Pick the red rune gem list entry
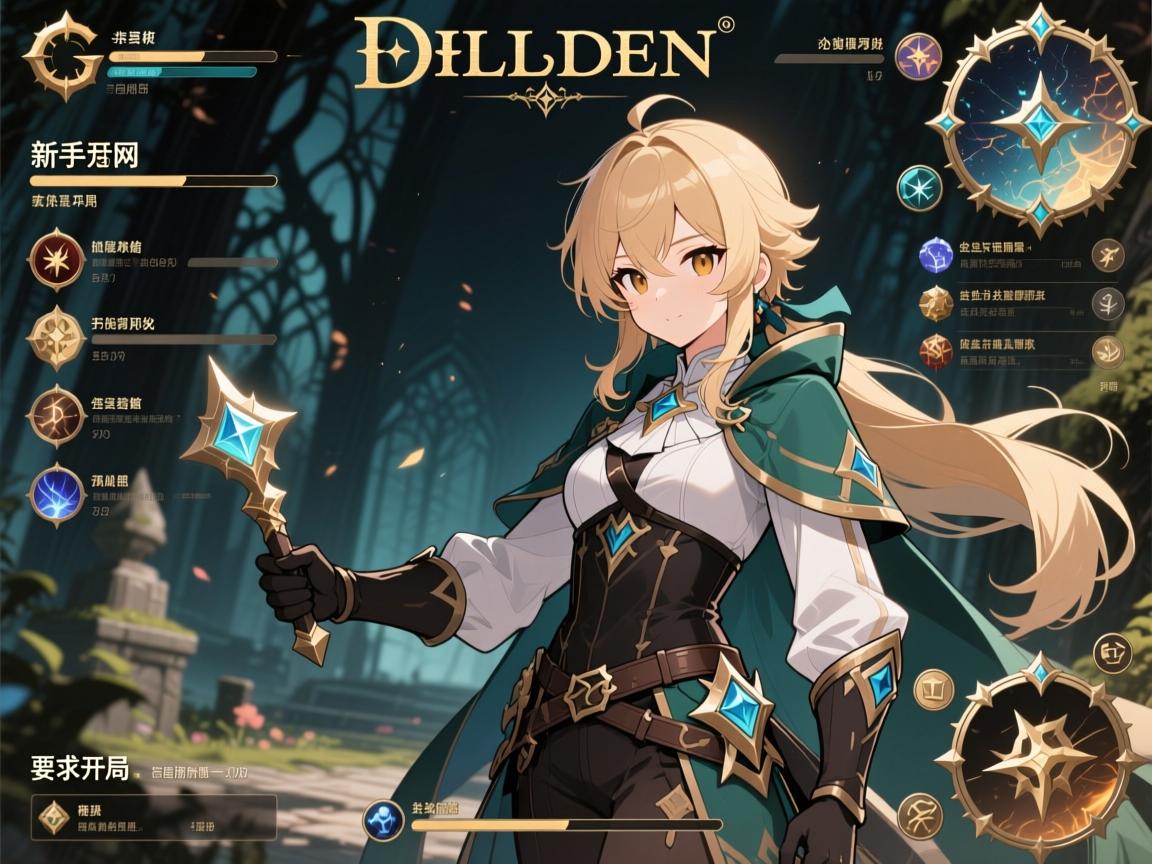Screen dimensions: 1152x864 point(936,350)
